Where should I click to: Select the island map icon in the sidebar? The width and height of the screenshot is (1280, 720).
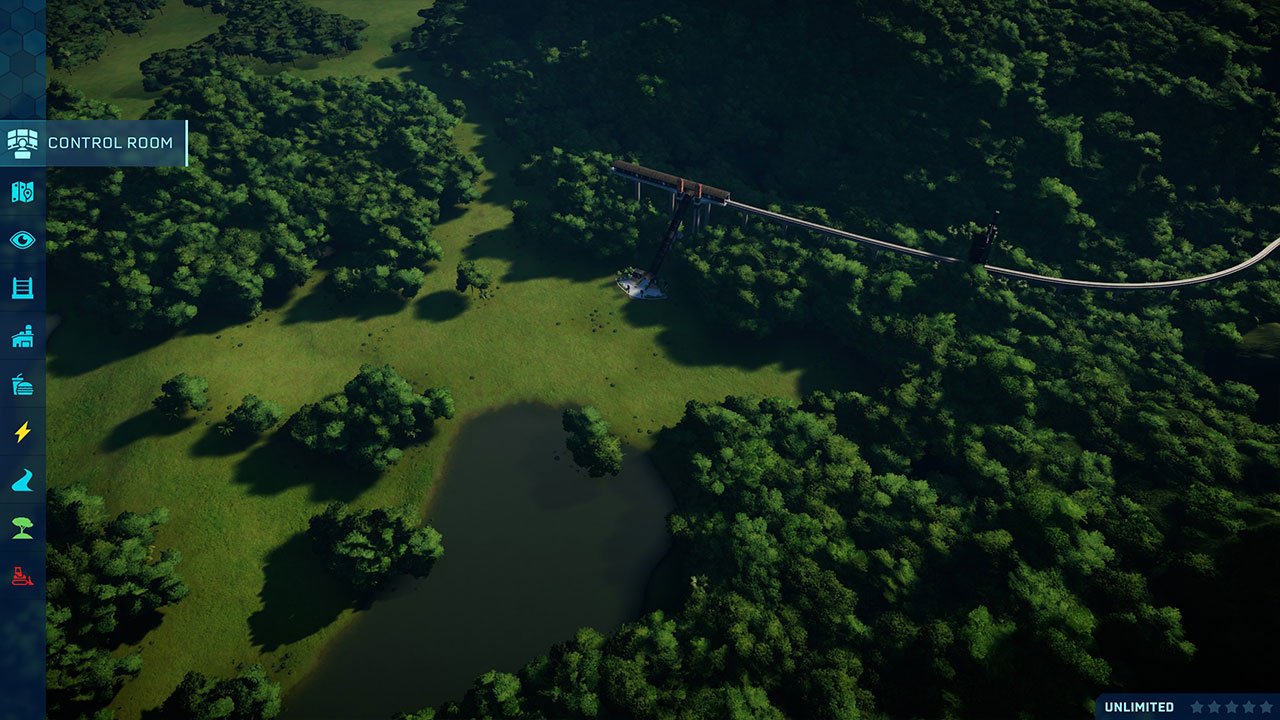coord(22,191)
